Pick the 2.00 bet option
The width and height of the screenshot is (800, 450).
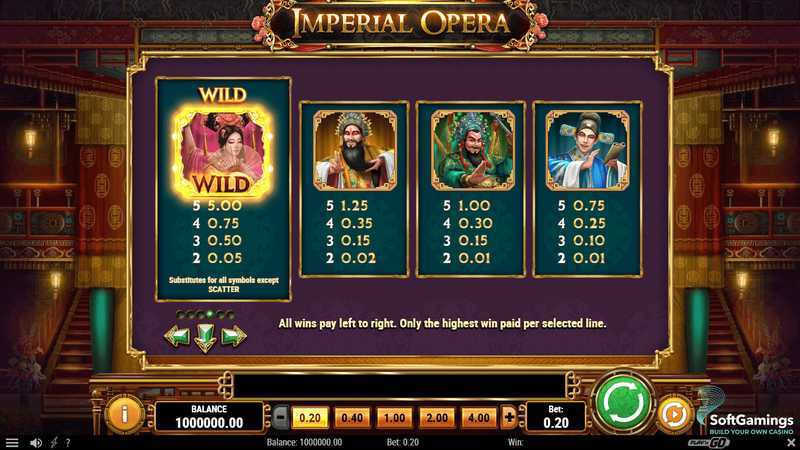(437, 416)
